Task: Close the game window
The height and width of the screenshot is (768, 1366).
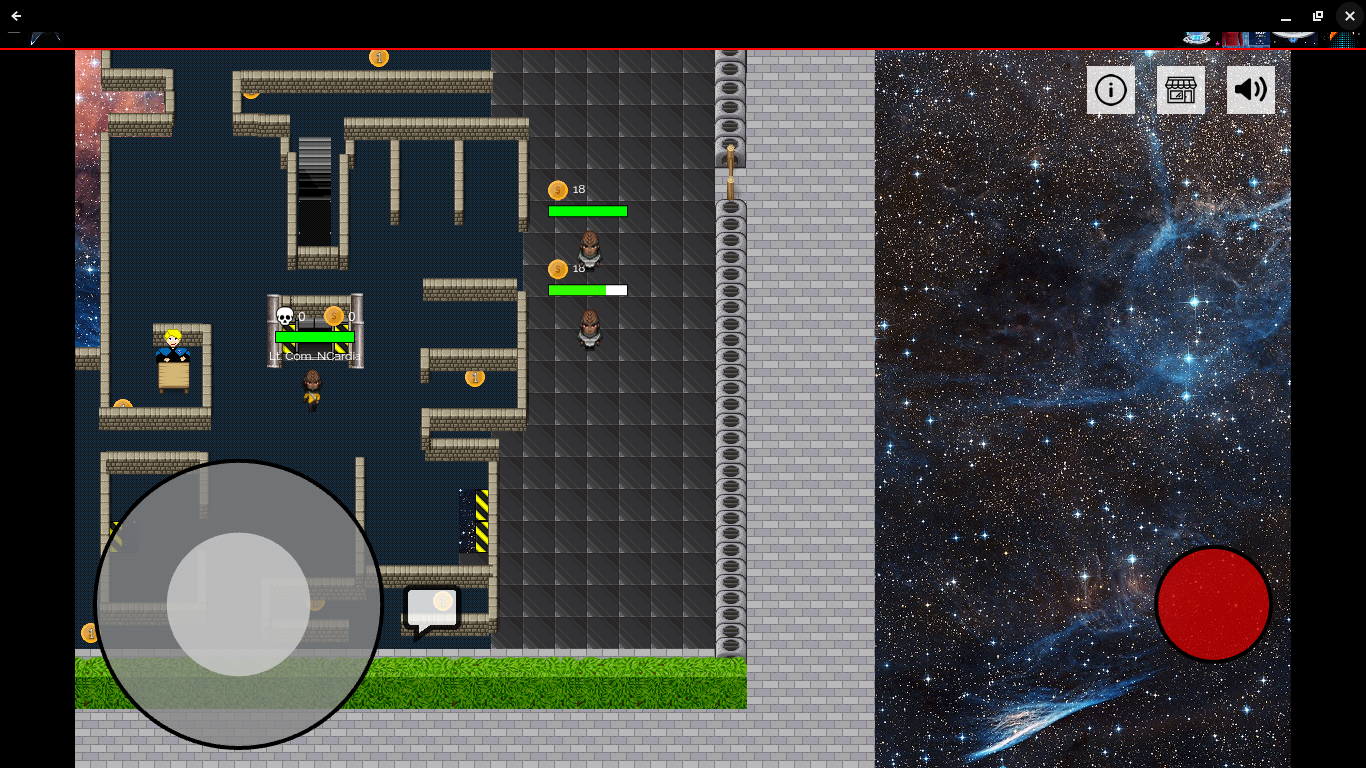Action: pyautogui.click(x=1349, y=16)
